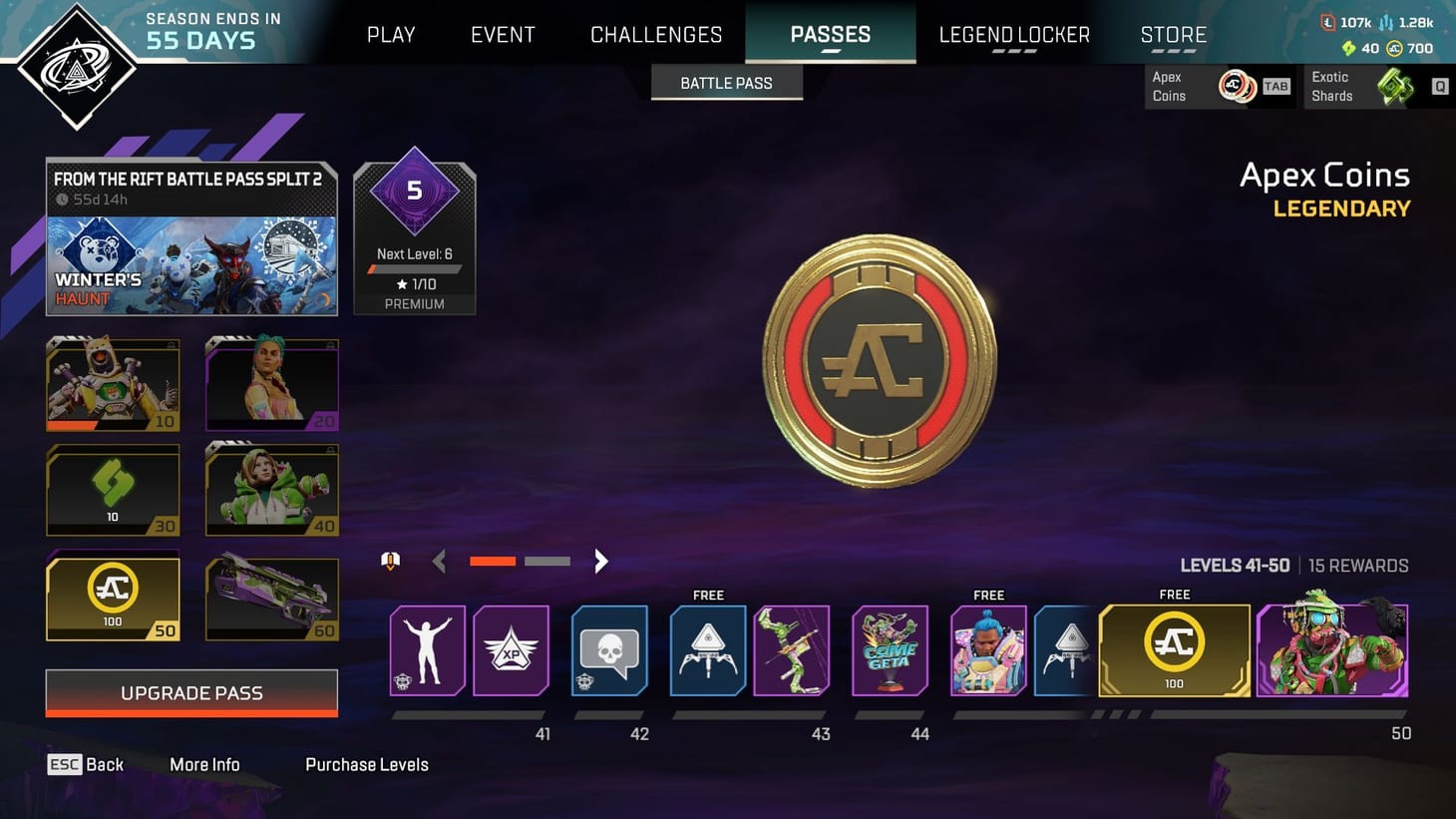This screenshot has width=1456, height=819.
Task: Advance to the next reward page arrow
Action: [x=600, y=561]
